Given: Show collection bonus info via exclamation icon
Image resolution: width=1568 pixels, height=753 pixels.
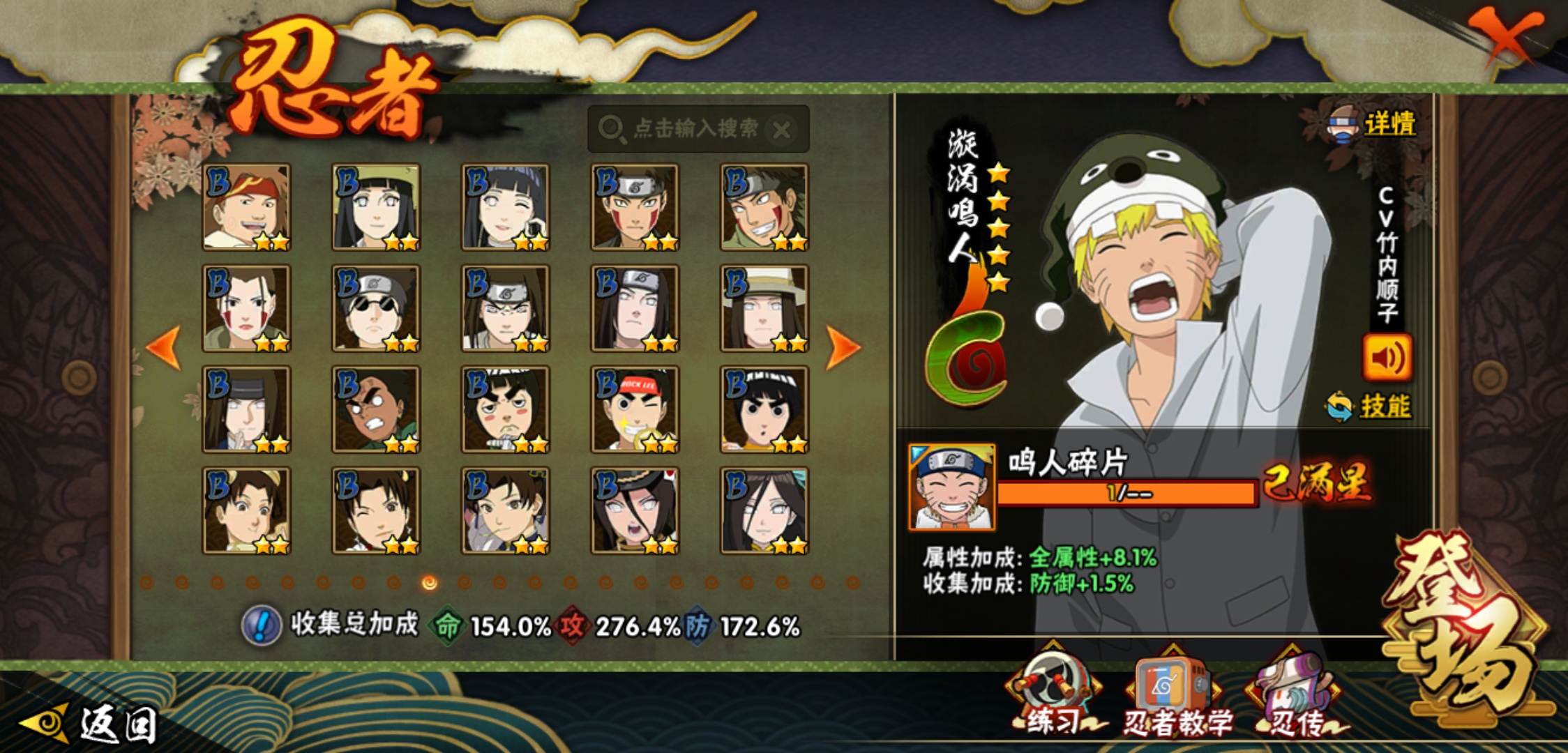Looking at the screenshot, I should coord(262,625).
